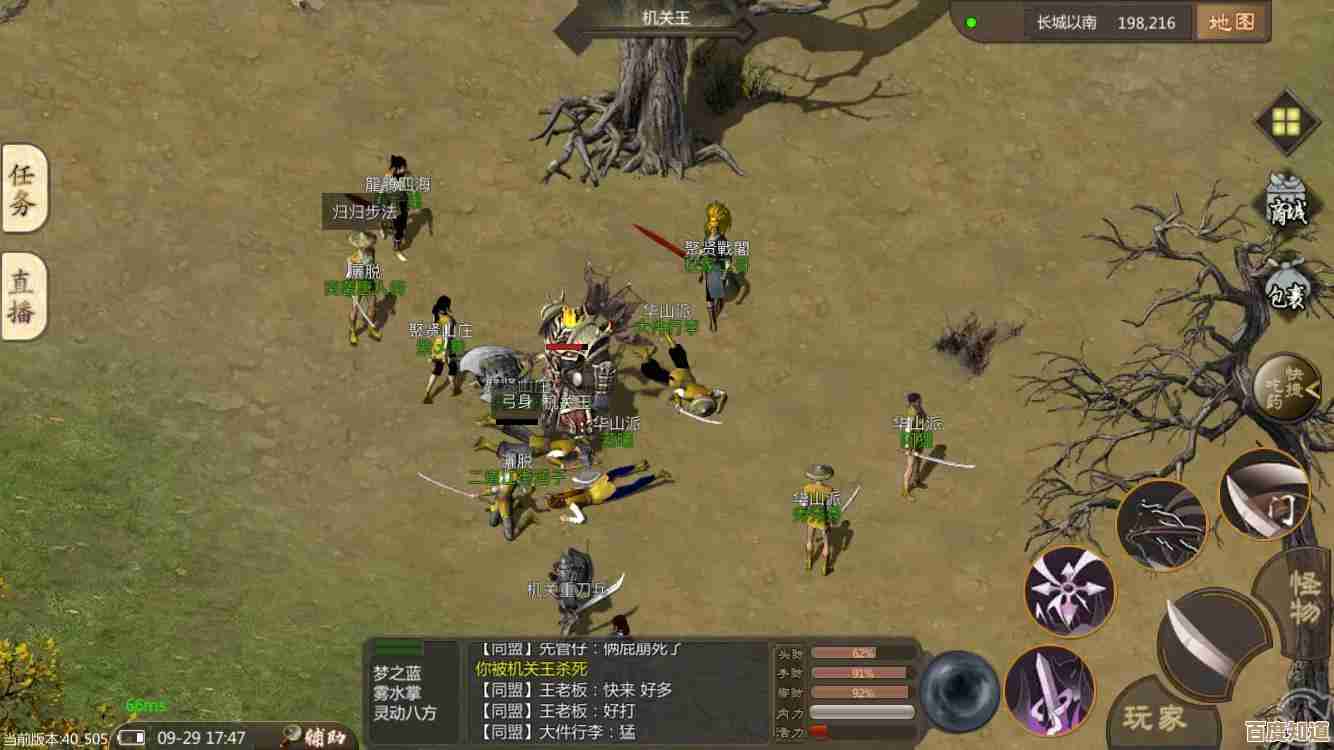Open the 地图 map

click(x=1232, y=22)
